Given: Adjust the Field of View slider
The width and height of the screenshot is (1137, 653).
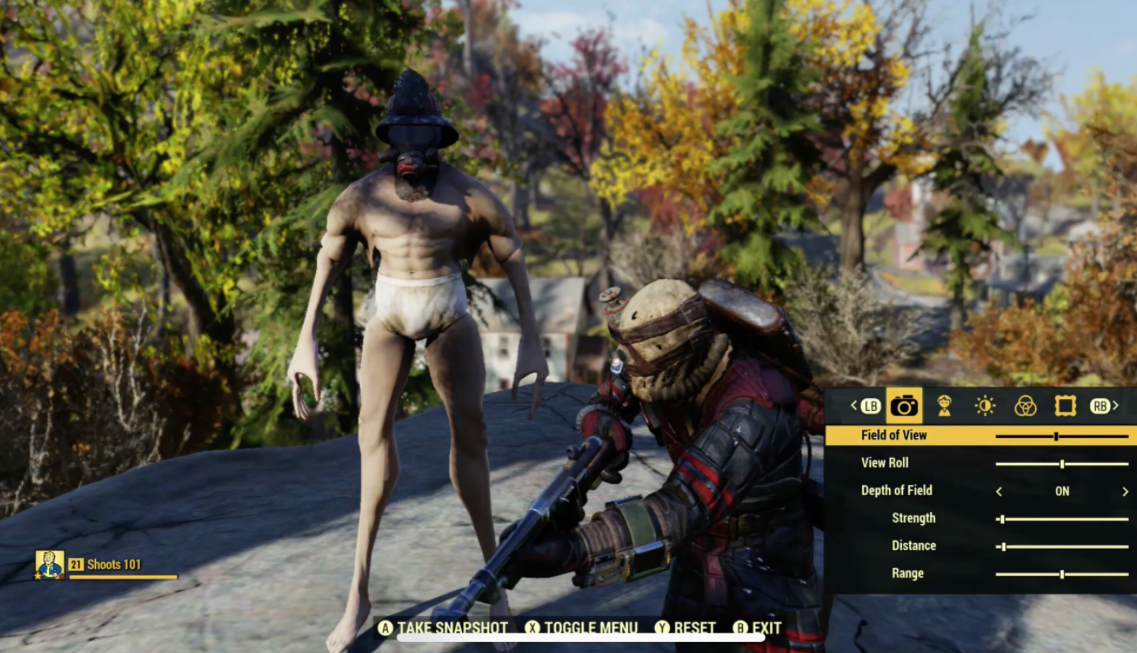Looking at the screenshot, I should (1056, 436).
